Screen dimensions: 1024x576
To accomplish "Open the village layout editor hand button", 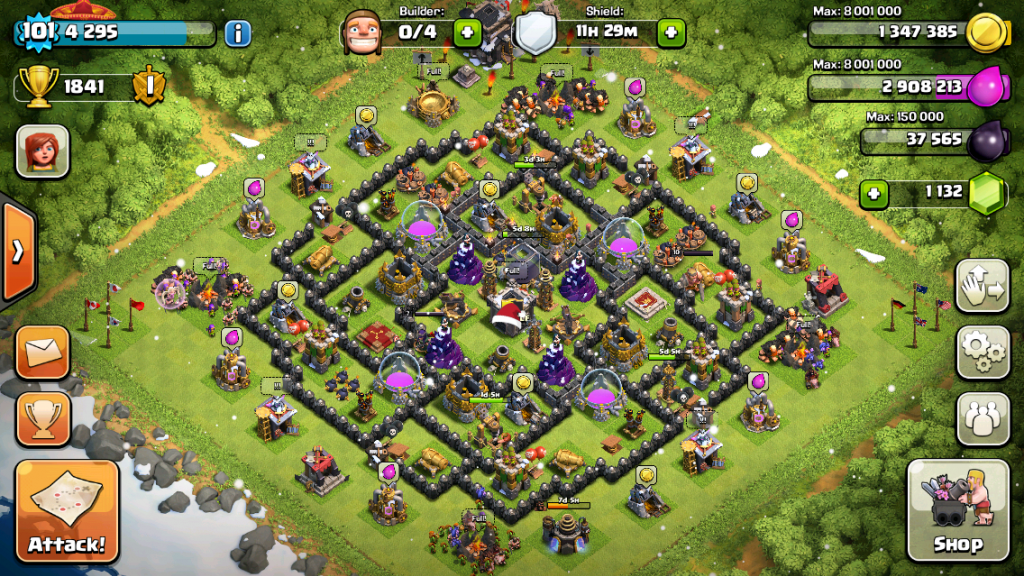I will coord(982,287).
